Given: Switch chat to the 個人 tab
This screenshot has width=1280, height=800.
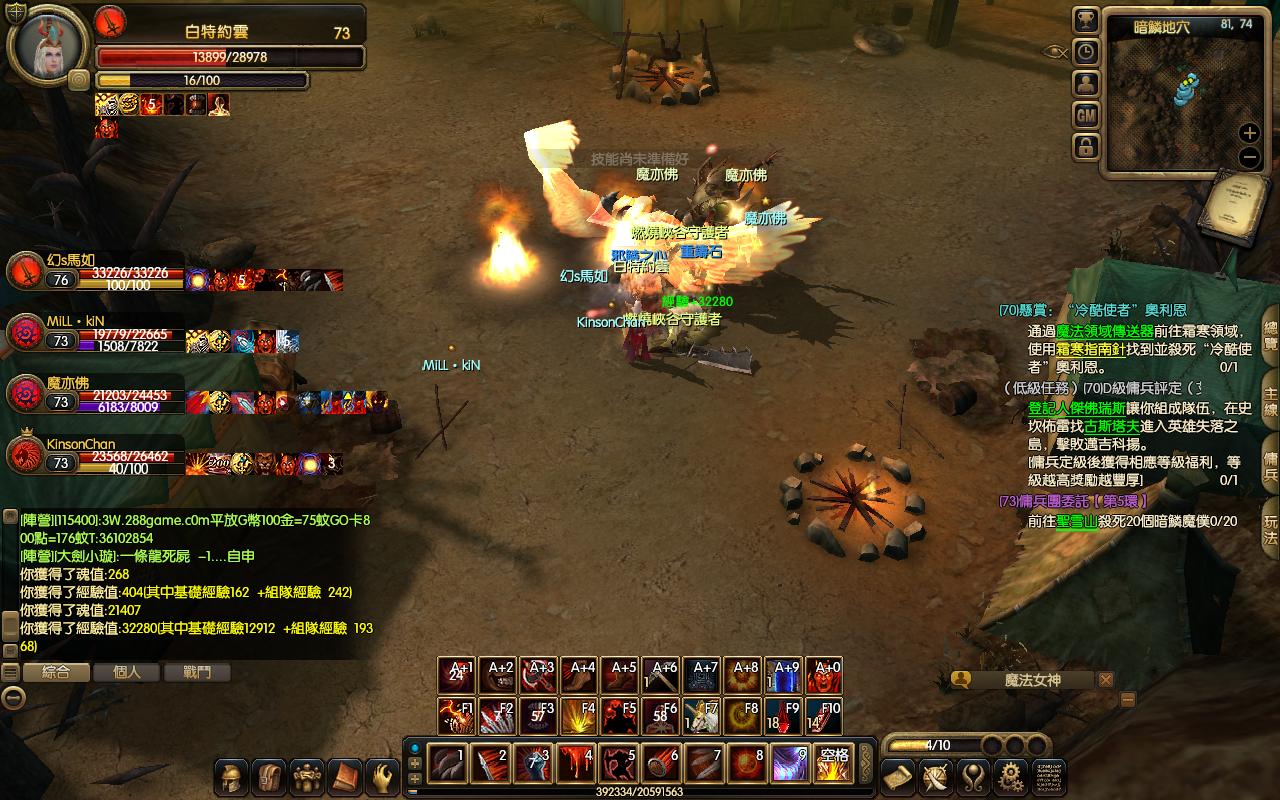Looking at the screenshot, I should click(127, 672).
